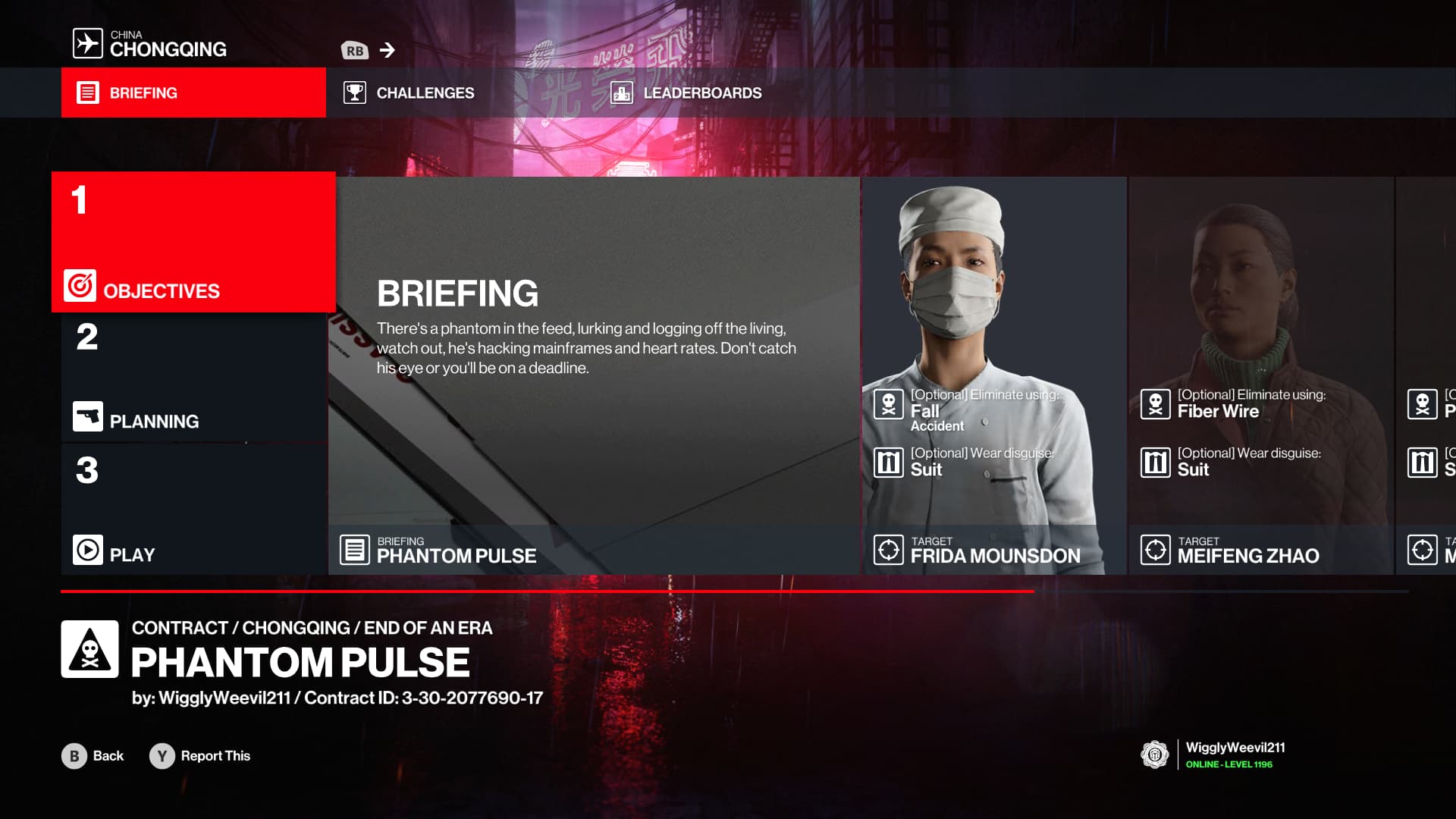Switch to the Briefing tab
1456x819 pixels.
click(x=193, y=93)
